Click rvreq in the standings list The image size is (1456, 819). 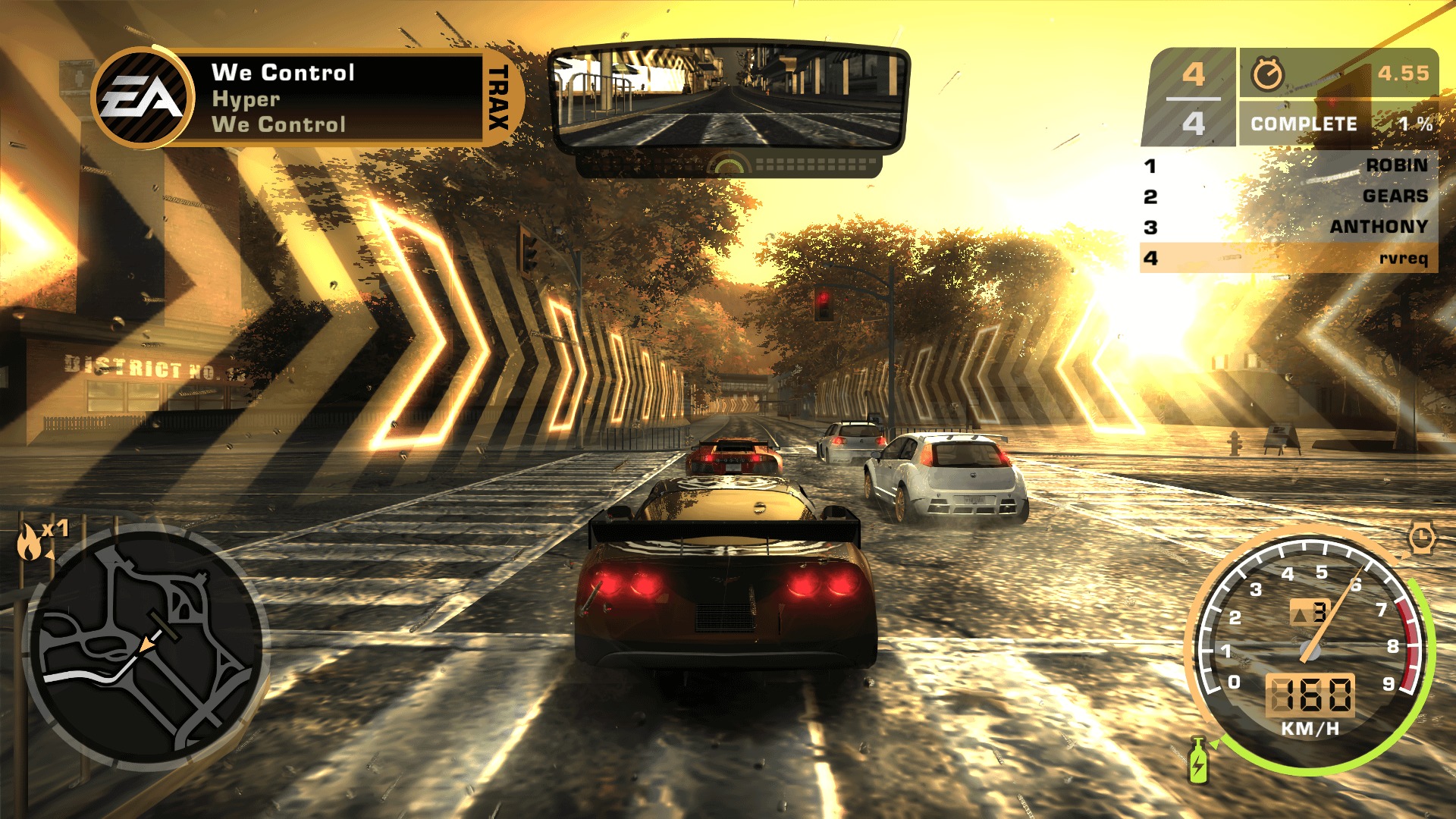click(x=1404, y=259)
